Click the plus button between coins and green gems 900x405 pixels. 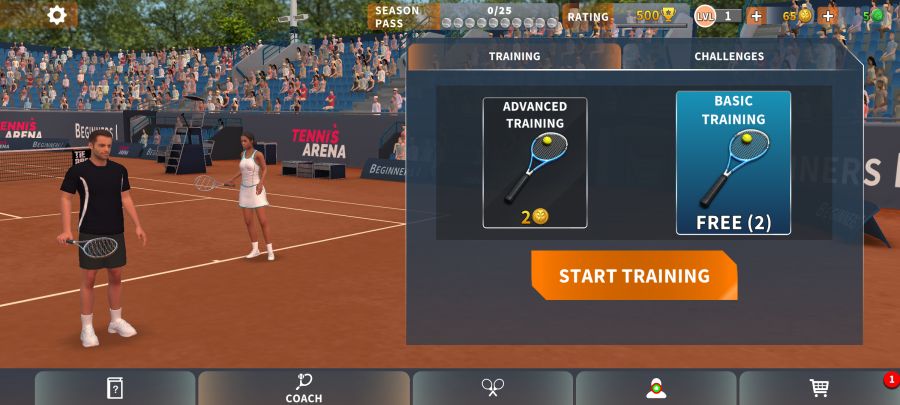point(827,16)
